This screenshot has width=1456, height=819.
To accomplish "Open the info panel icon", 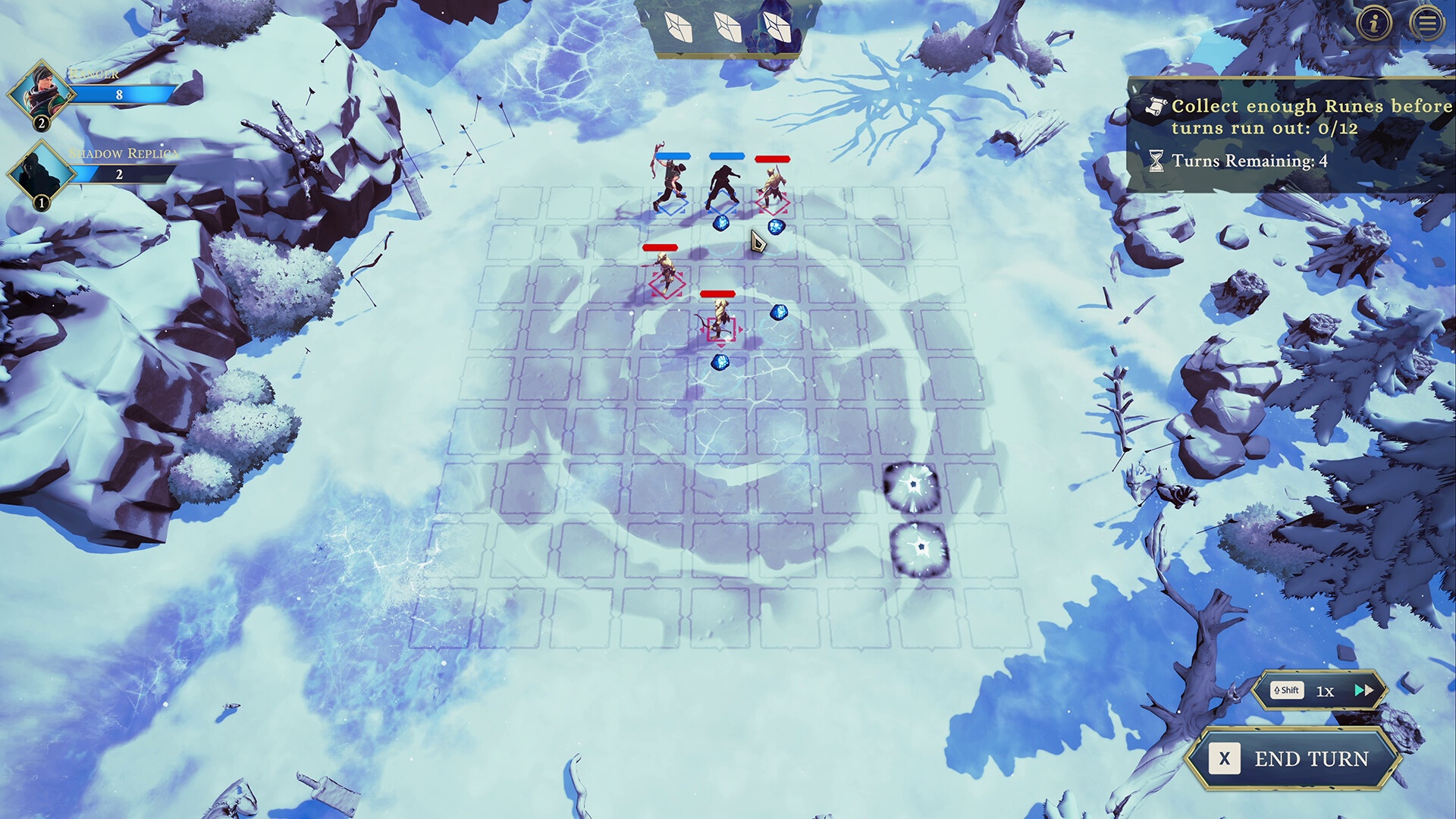I will click(1374, 24).
